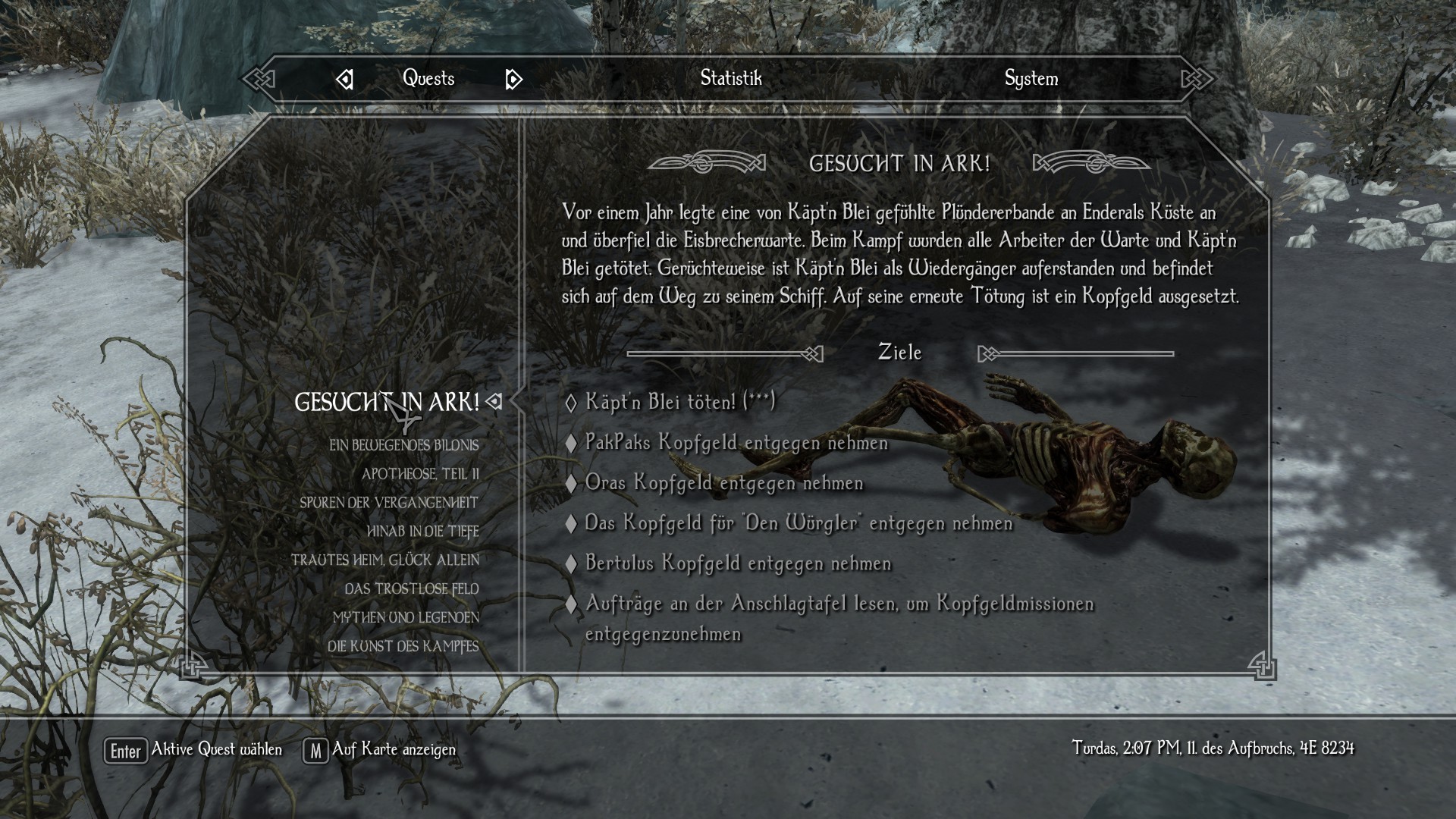Select the Quests tab
Image resolution: width=1456 pixels, height=819 pixels.
(x=428, y=78)
